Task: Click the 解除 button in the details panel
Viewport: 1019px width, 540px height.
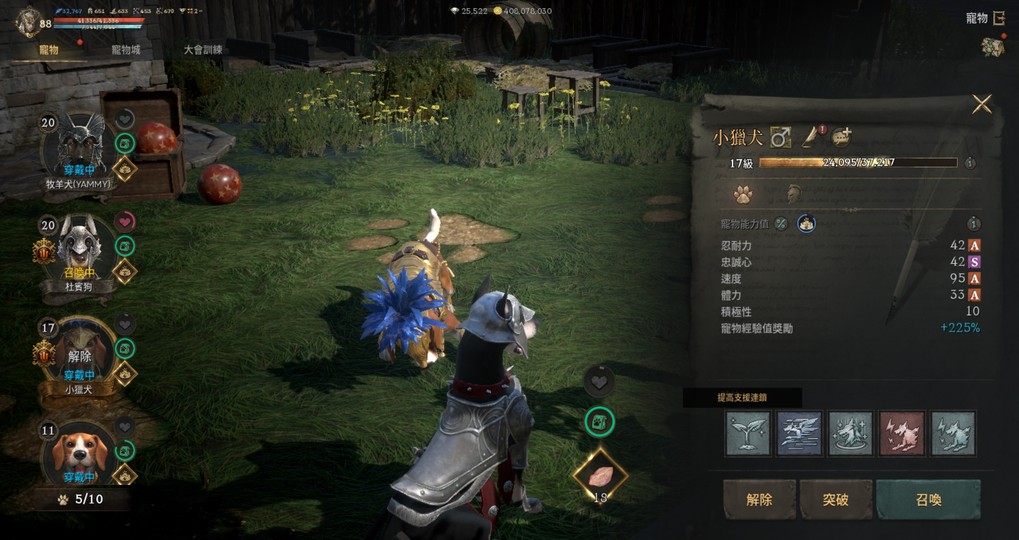Action: [759, 499]
